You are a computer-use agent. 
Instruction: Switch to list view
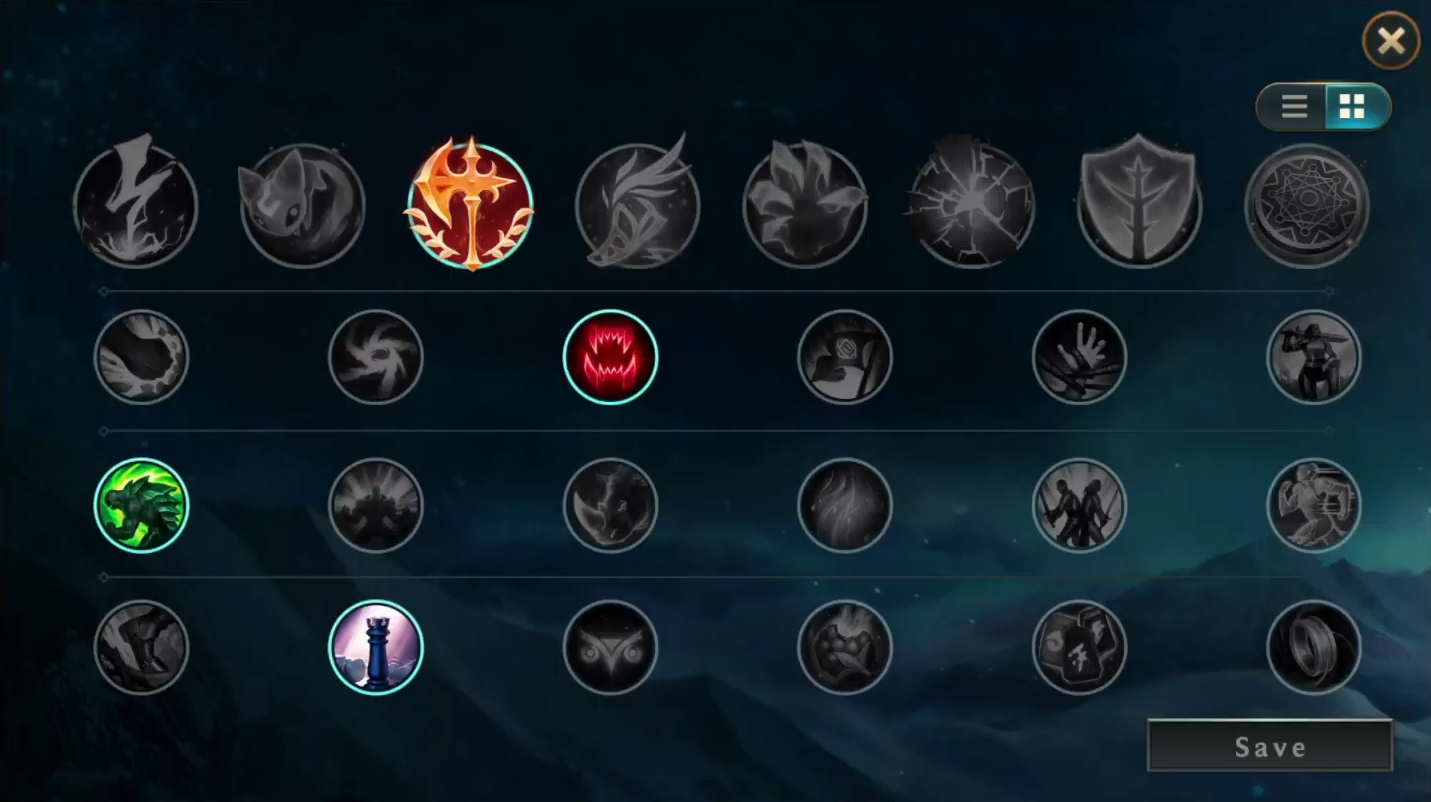point(1293,106)
